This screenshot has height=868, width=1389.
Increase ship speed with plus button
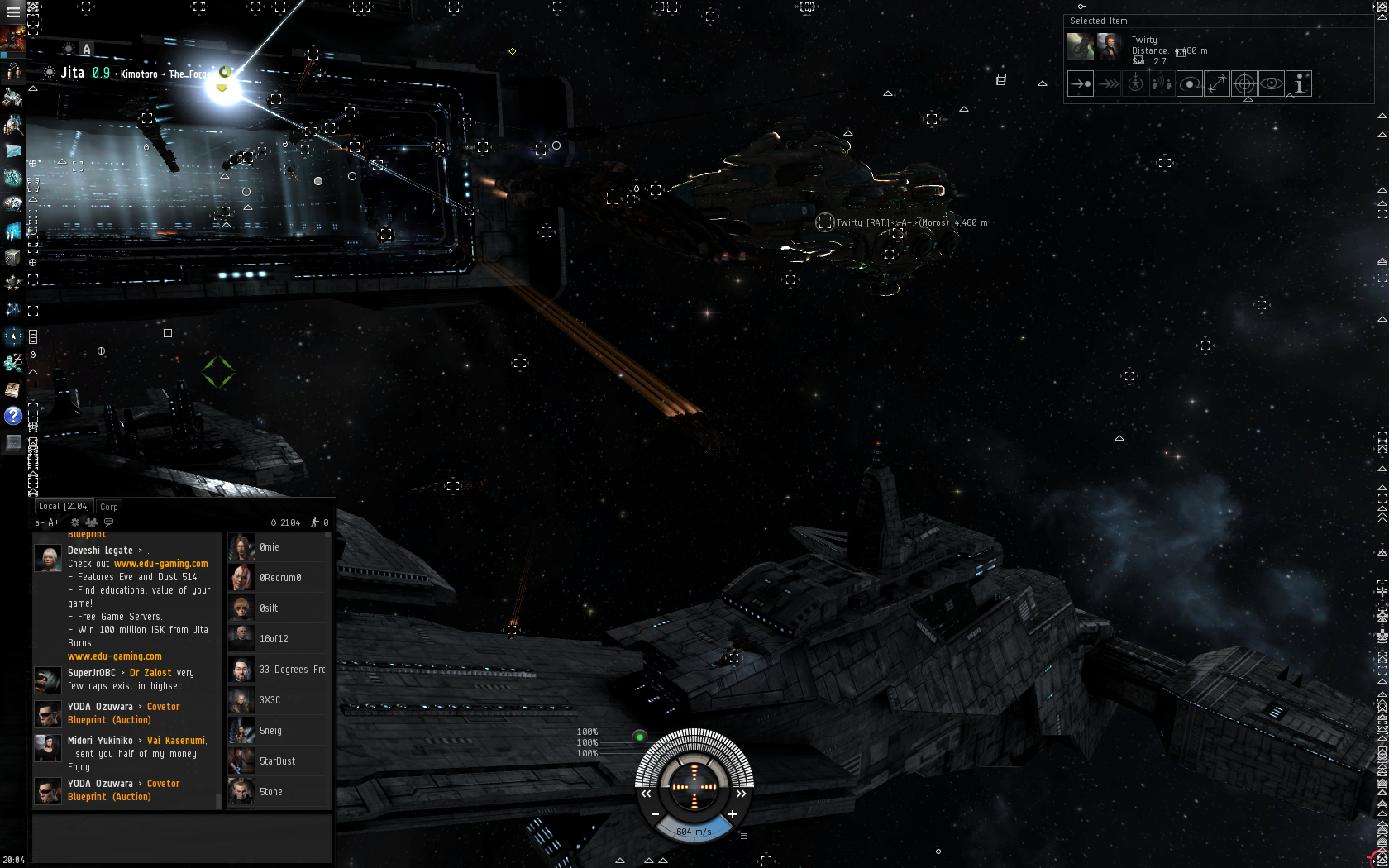[733, 814]
